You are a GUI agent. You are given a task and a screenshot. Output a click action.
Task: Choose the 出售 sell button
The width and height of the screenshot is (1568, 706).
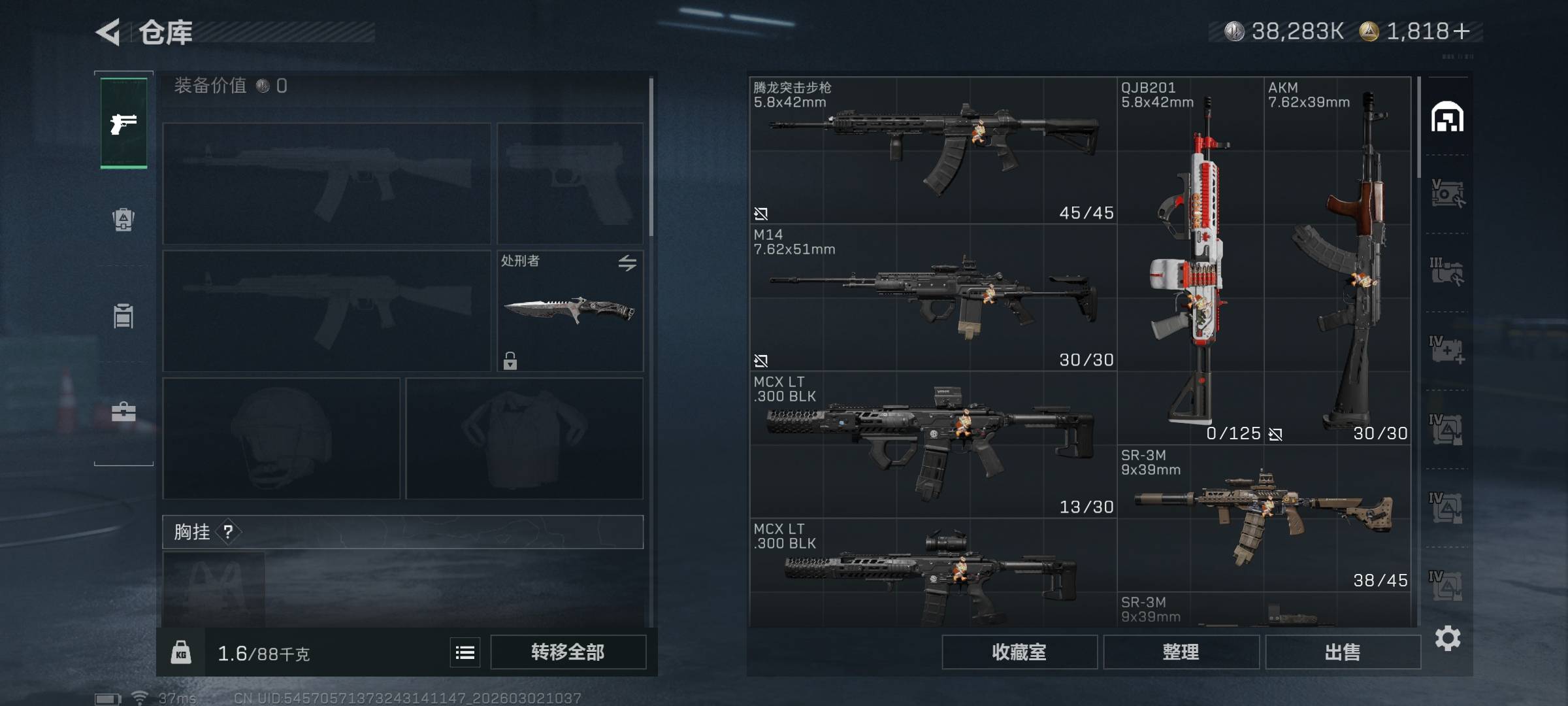(1343, 652)
